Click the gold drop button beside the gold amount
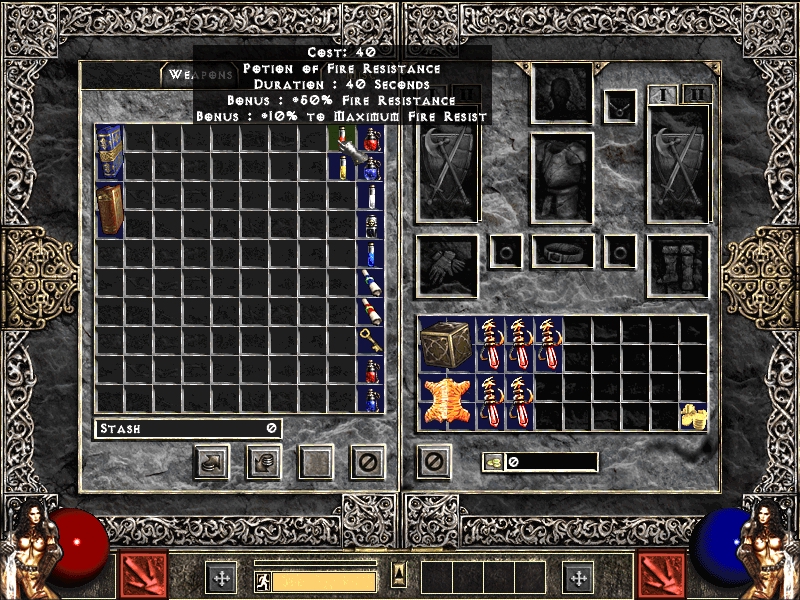The image size is (800, 600). [x=493, y=461]
